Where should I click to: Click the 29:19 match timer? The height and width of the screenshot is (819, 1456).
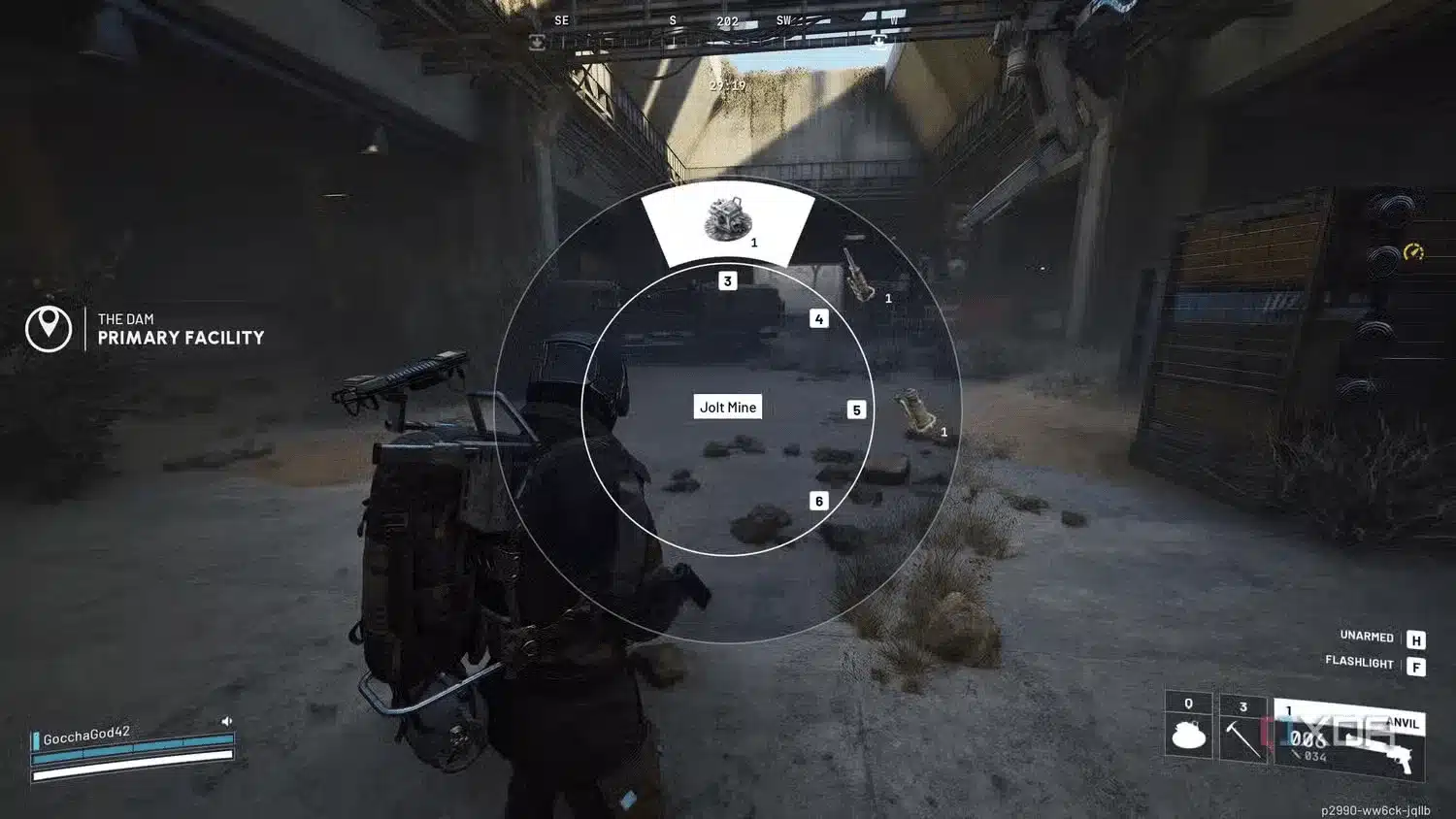(x=729, y=84)
